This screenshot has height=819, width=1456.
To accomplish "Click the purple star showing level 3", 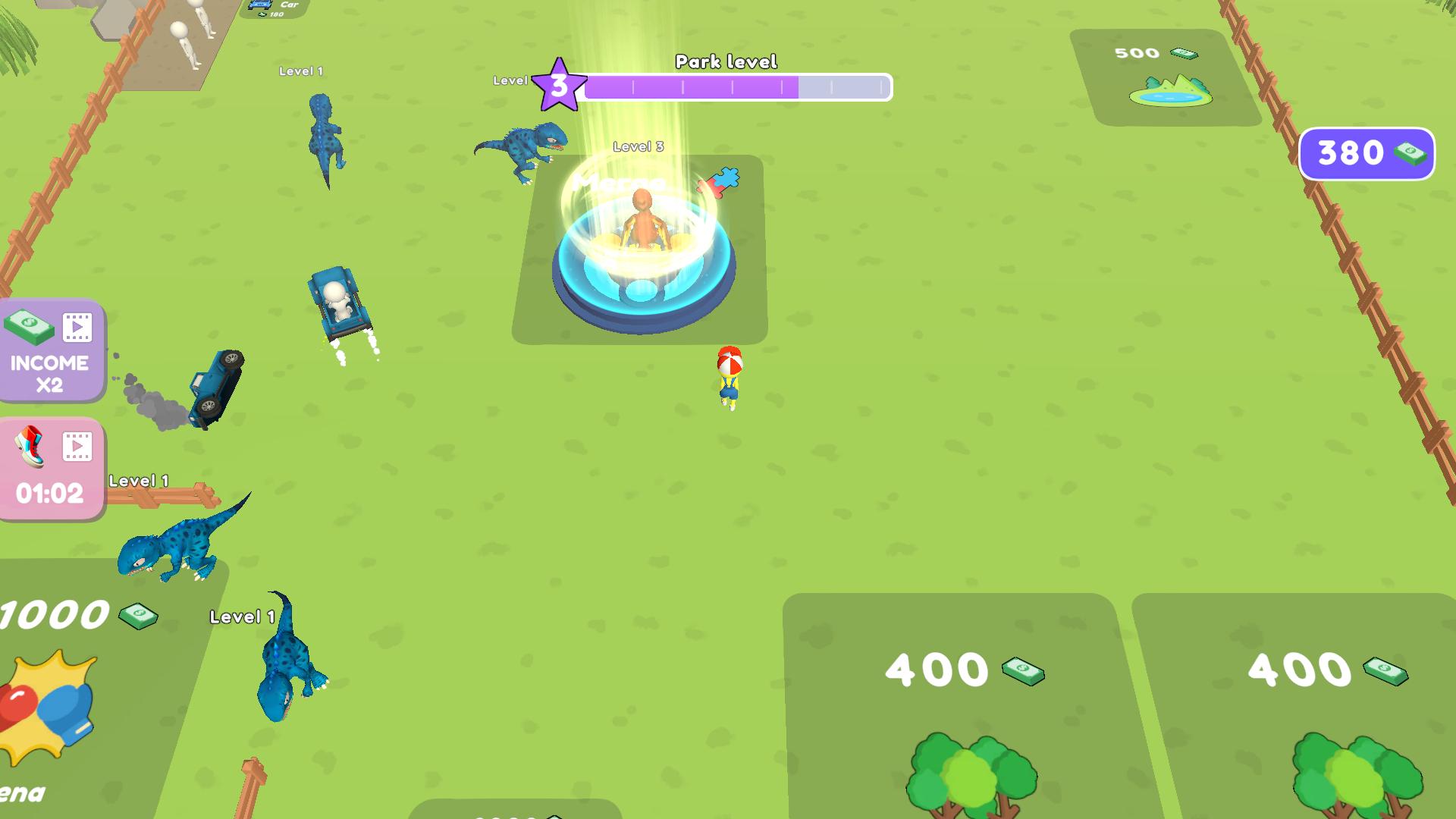I will pyautogui.click(x=559, y=85).
